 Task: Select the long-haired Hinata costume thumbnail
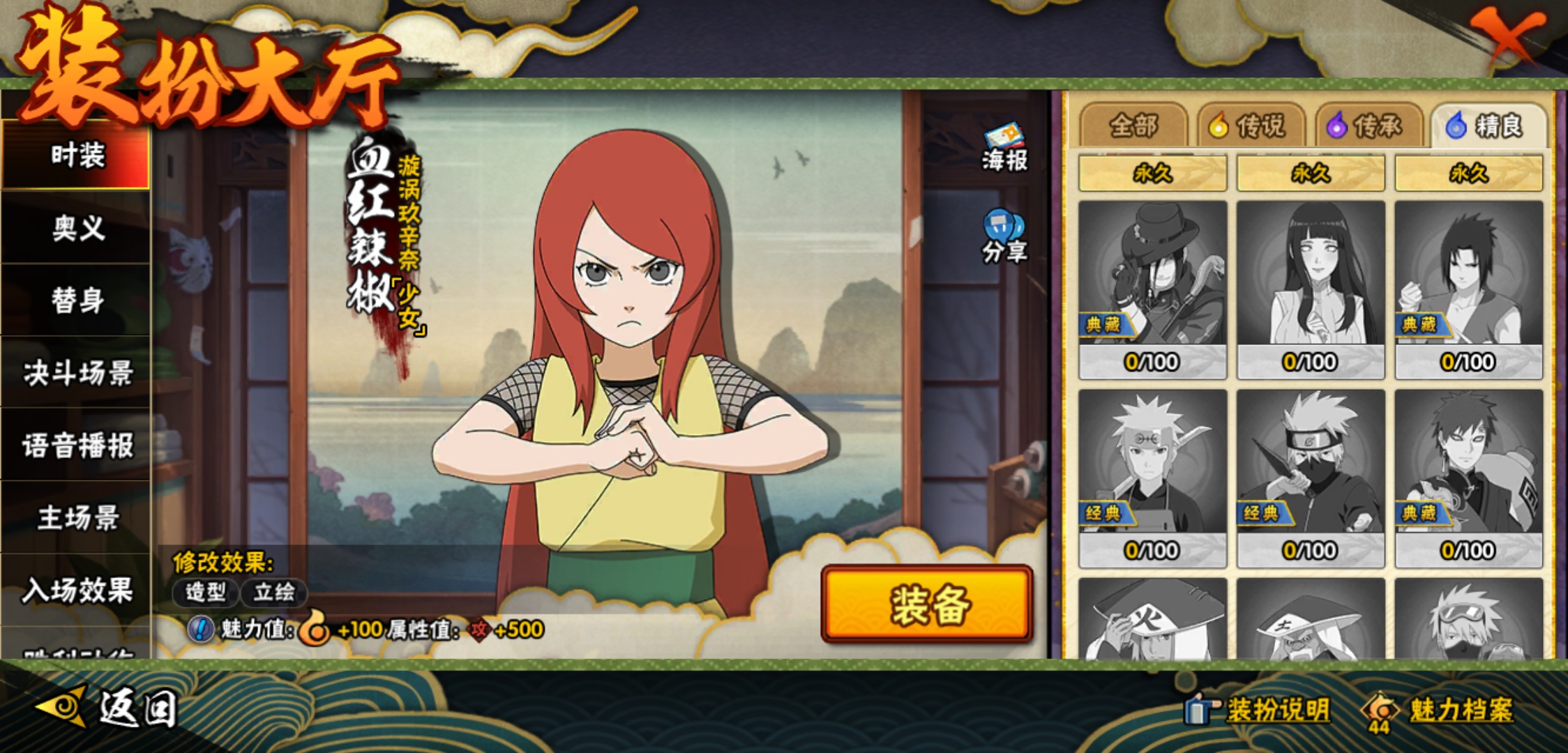coord(1311,289)
